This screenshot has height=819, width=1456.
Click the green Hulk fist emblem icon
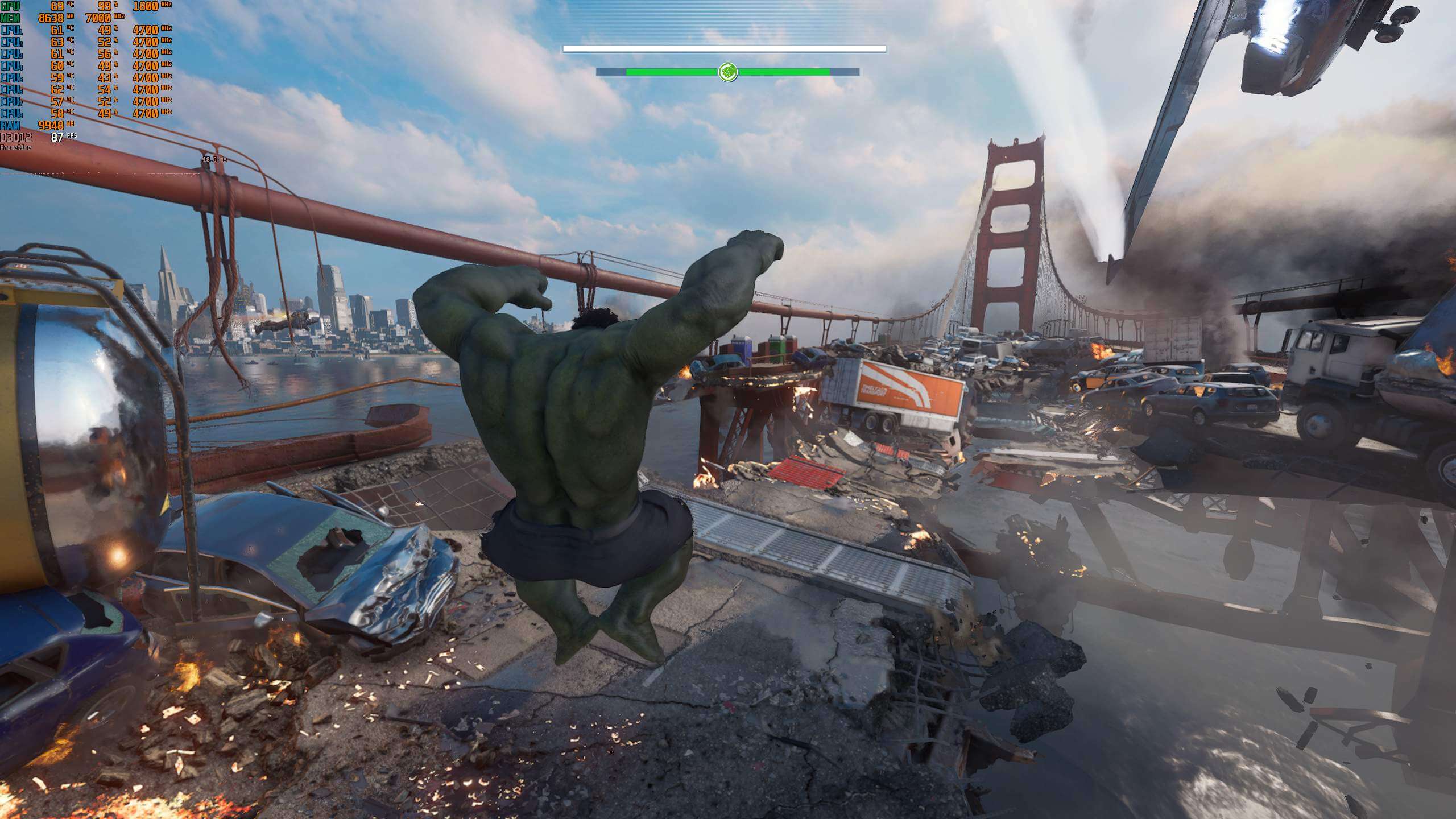click(727, 72)
